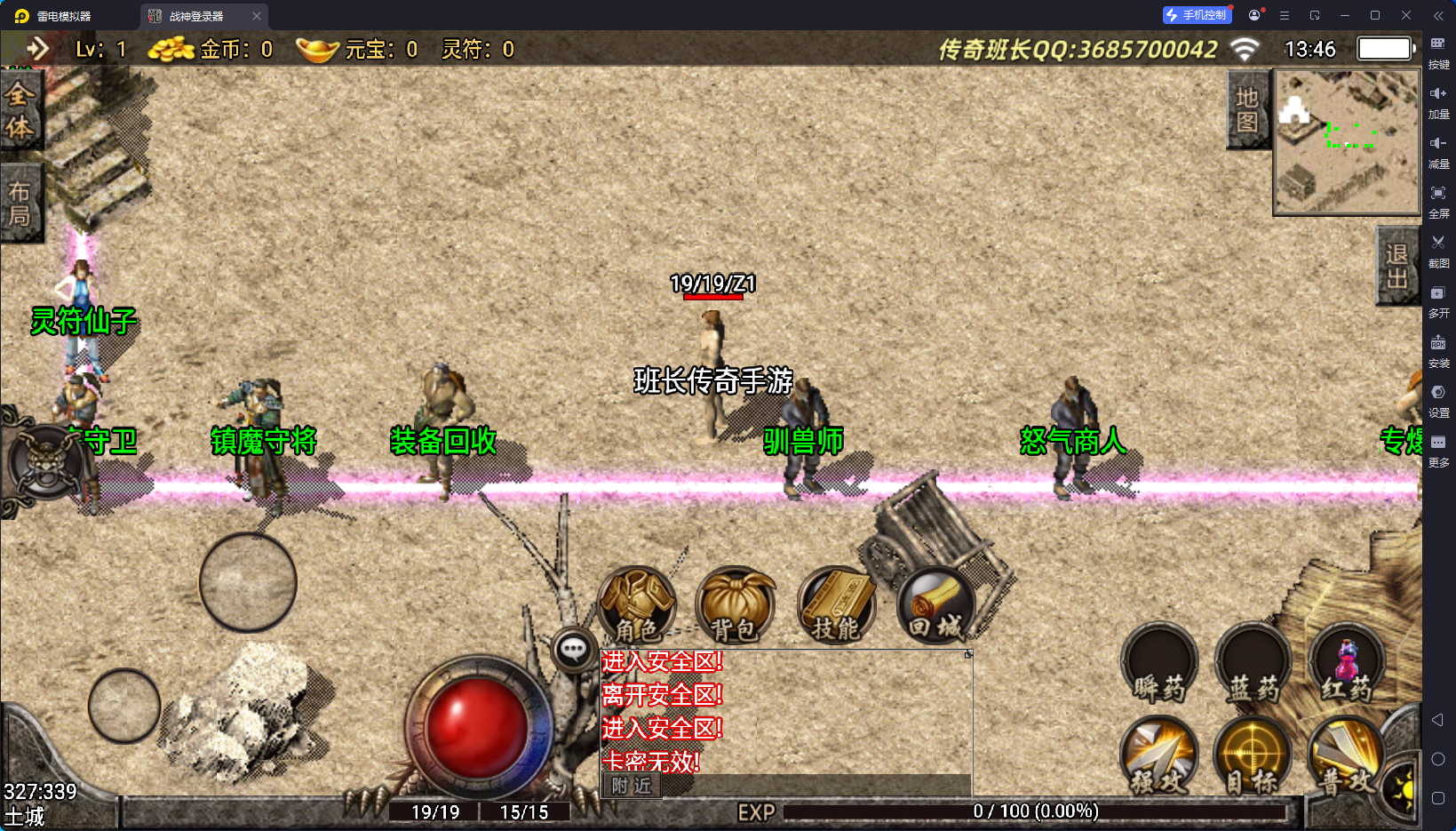The height and width of the screenshot is (831, 1456).
Task: Select the 全体 button
Action: (x=20, y=111)
